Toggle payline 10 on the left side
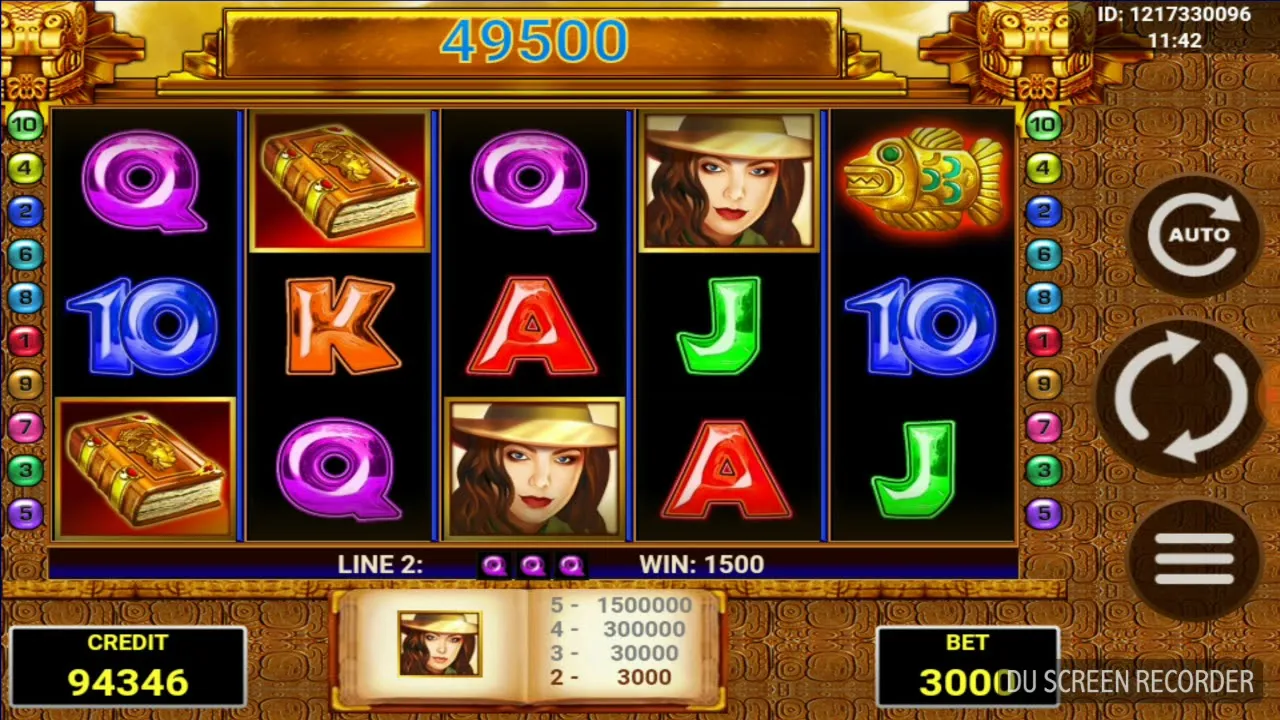 click(x=23, y=123)
